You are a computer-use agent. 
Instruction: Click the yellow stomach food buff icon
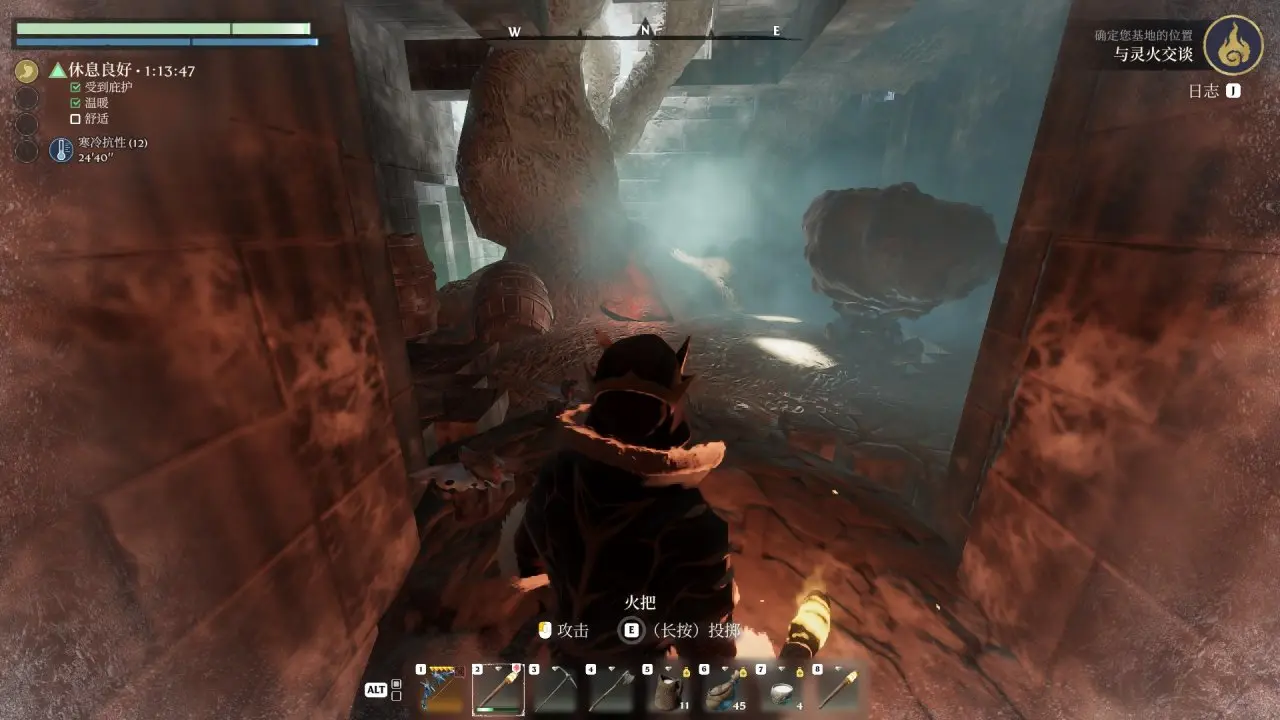[27, 71]
